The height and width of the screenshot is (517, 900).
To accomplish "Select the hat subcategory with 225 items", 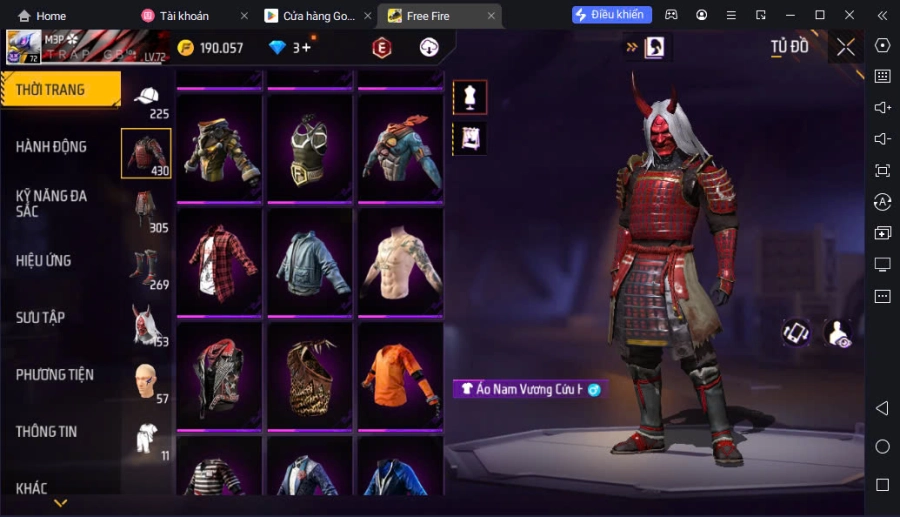I will 147,100.
